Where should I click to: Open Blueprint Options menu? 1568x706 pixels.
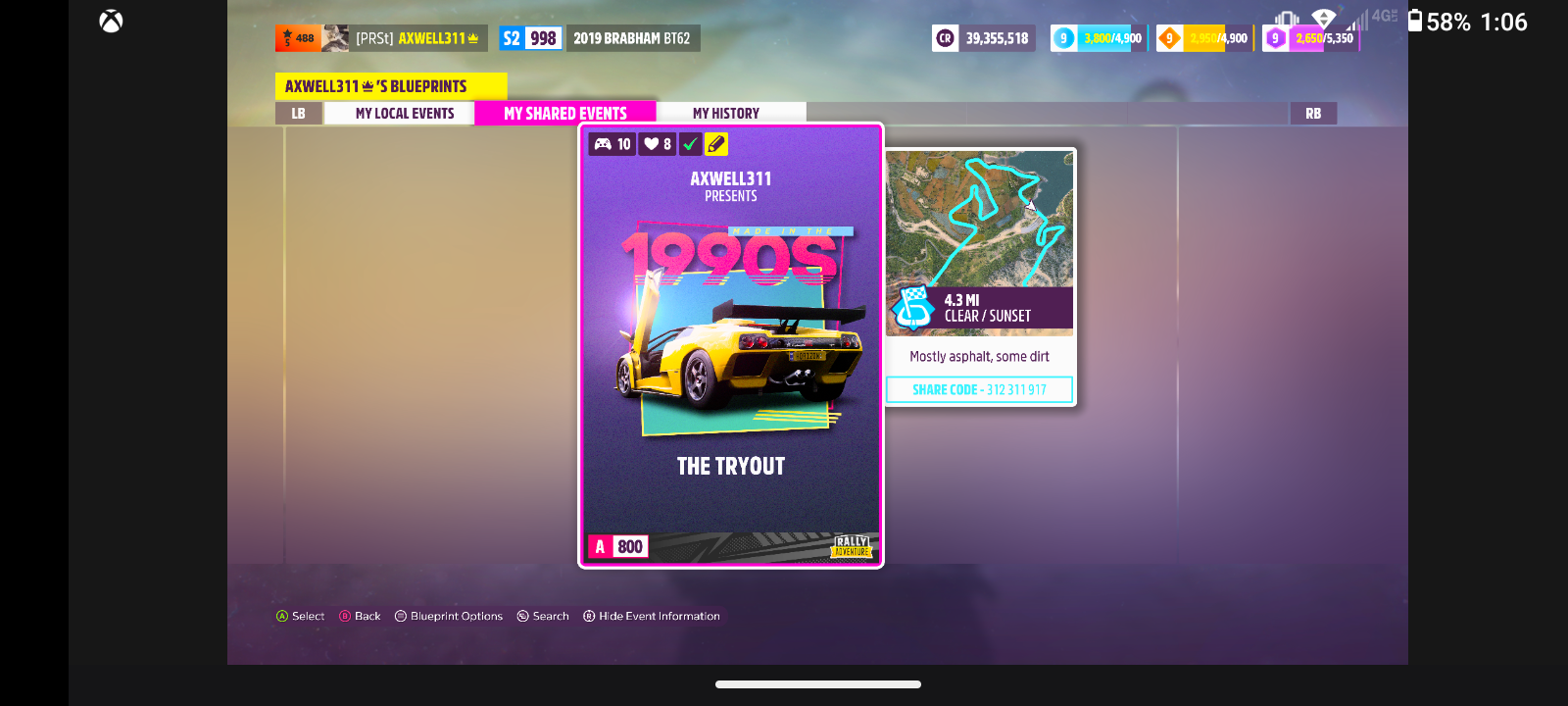click(448, 616)
